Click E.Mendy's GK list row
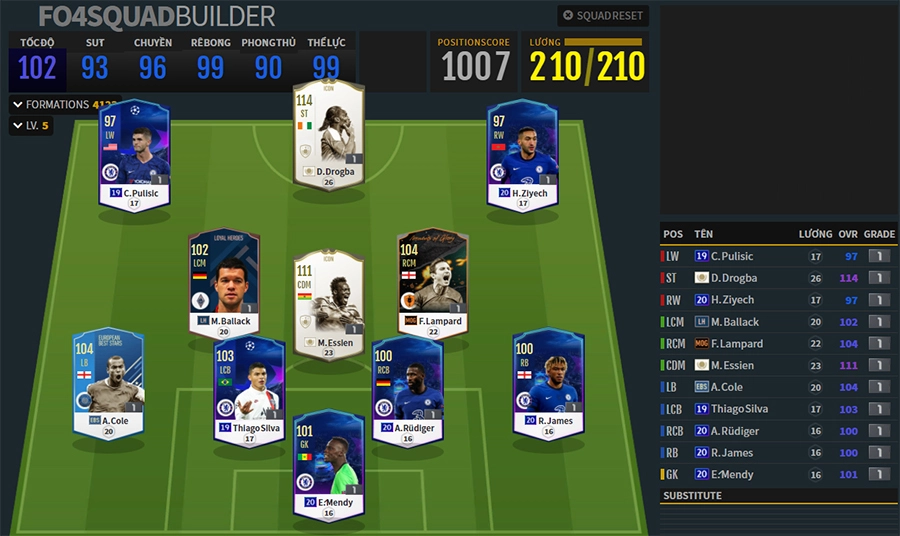 coord(740,474)
